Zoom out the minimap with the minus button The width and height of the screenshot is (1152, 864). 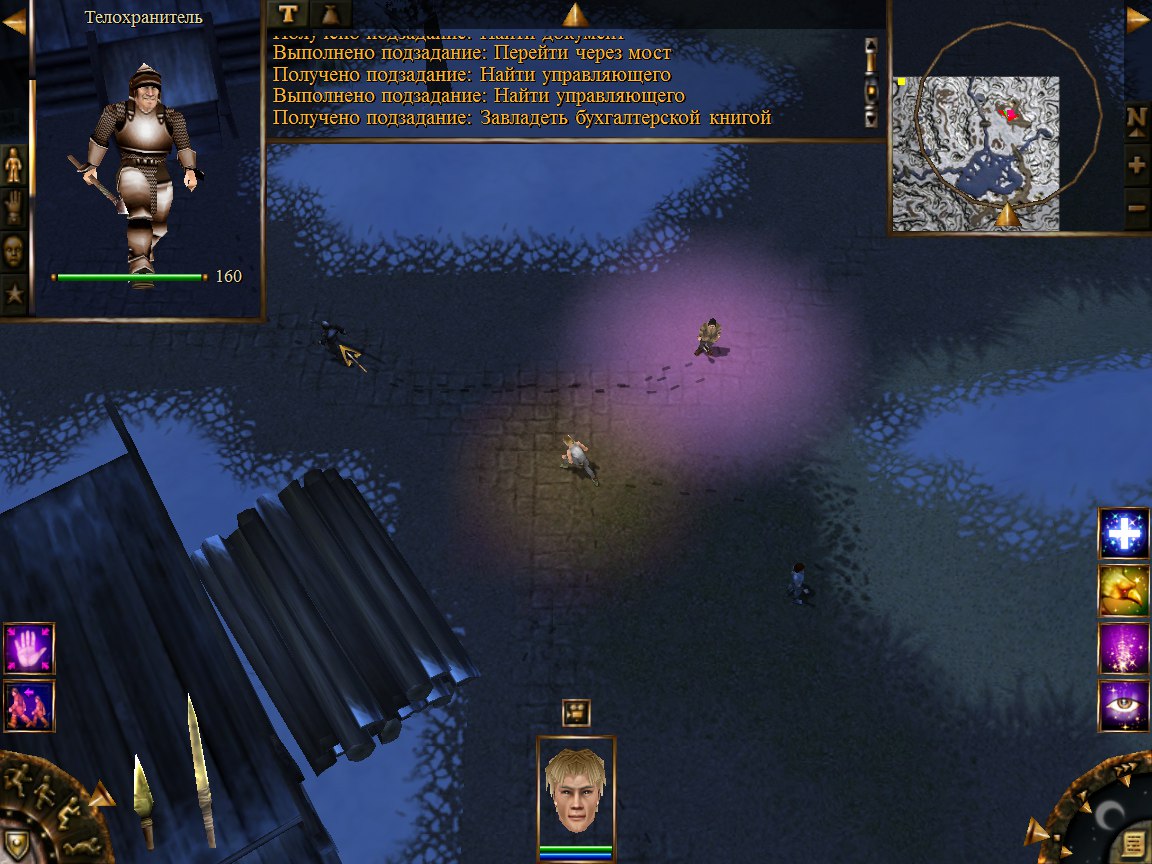click(x=1137, y=209)
